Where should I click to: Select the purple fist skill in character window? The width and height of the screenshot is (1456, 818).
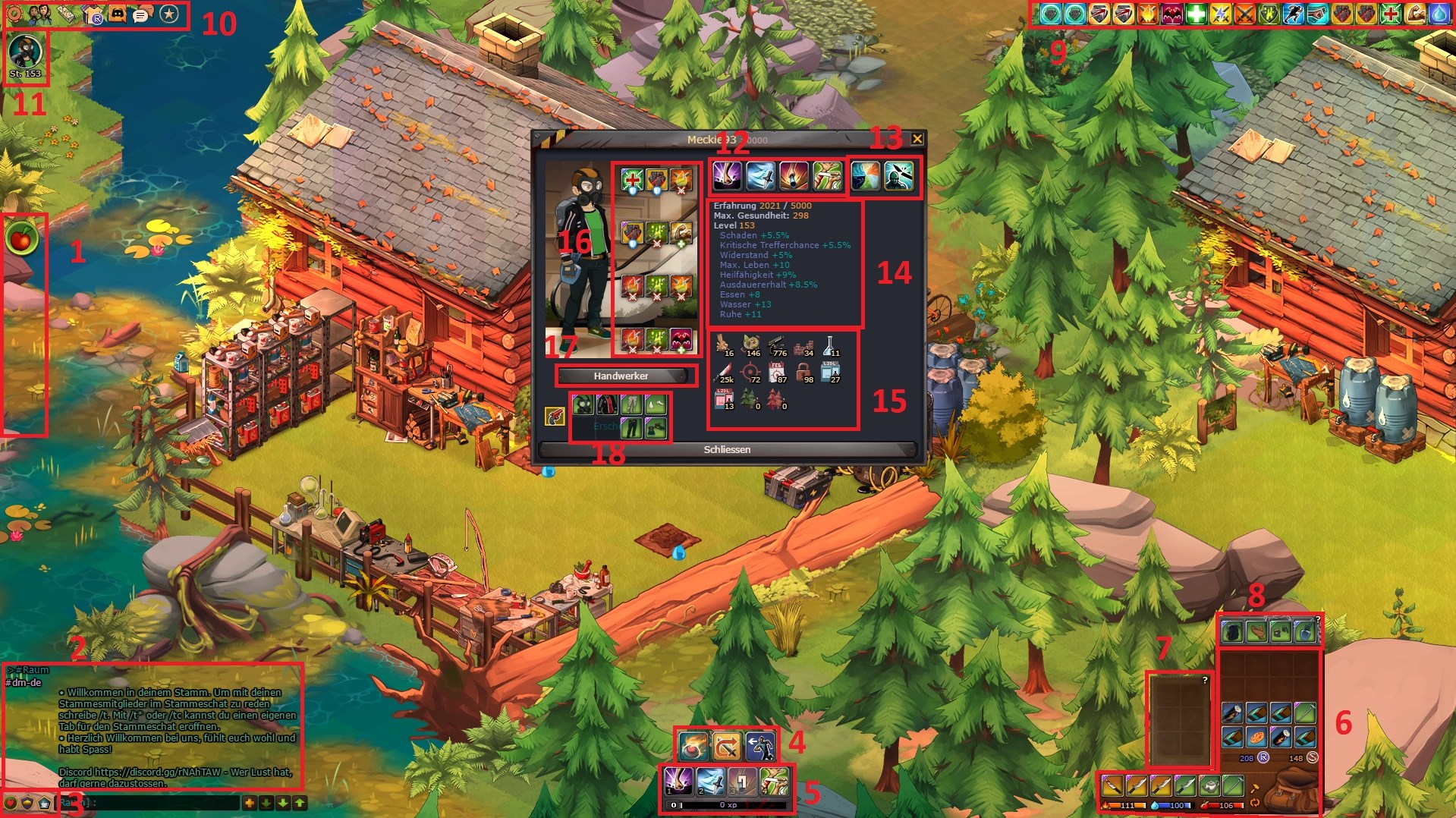click(728, 176)
